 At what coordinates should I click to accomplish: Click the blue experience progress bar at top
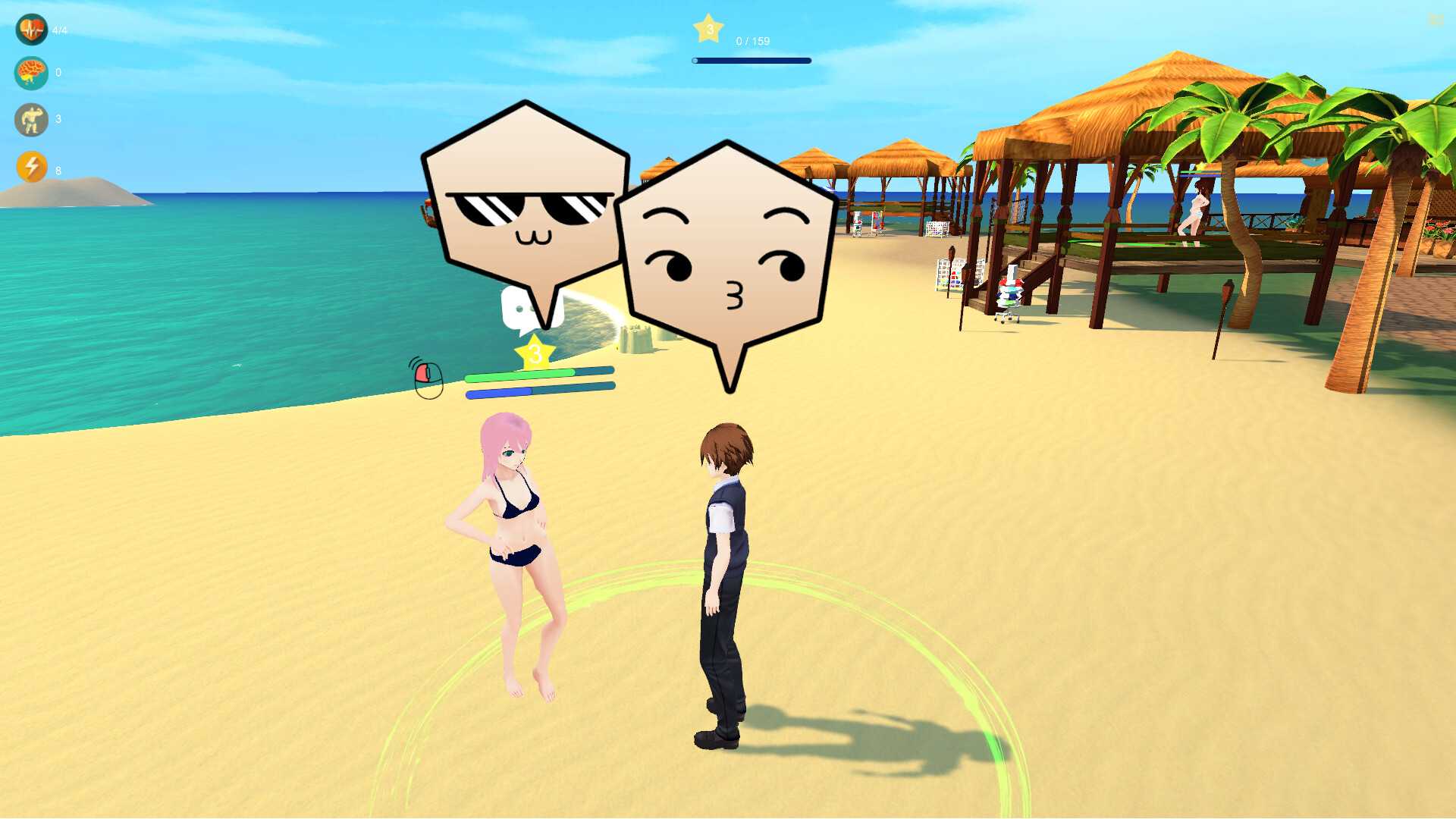pyautogui.click(x=750, y=60)
